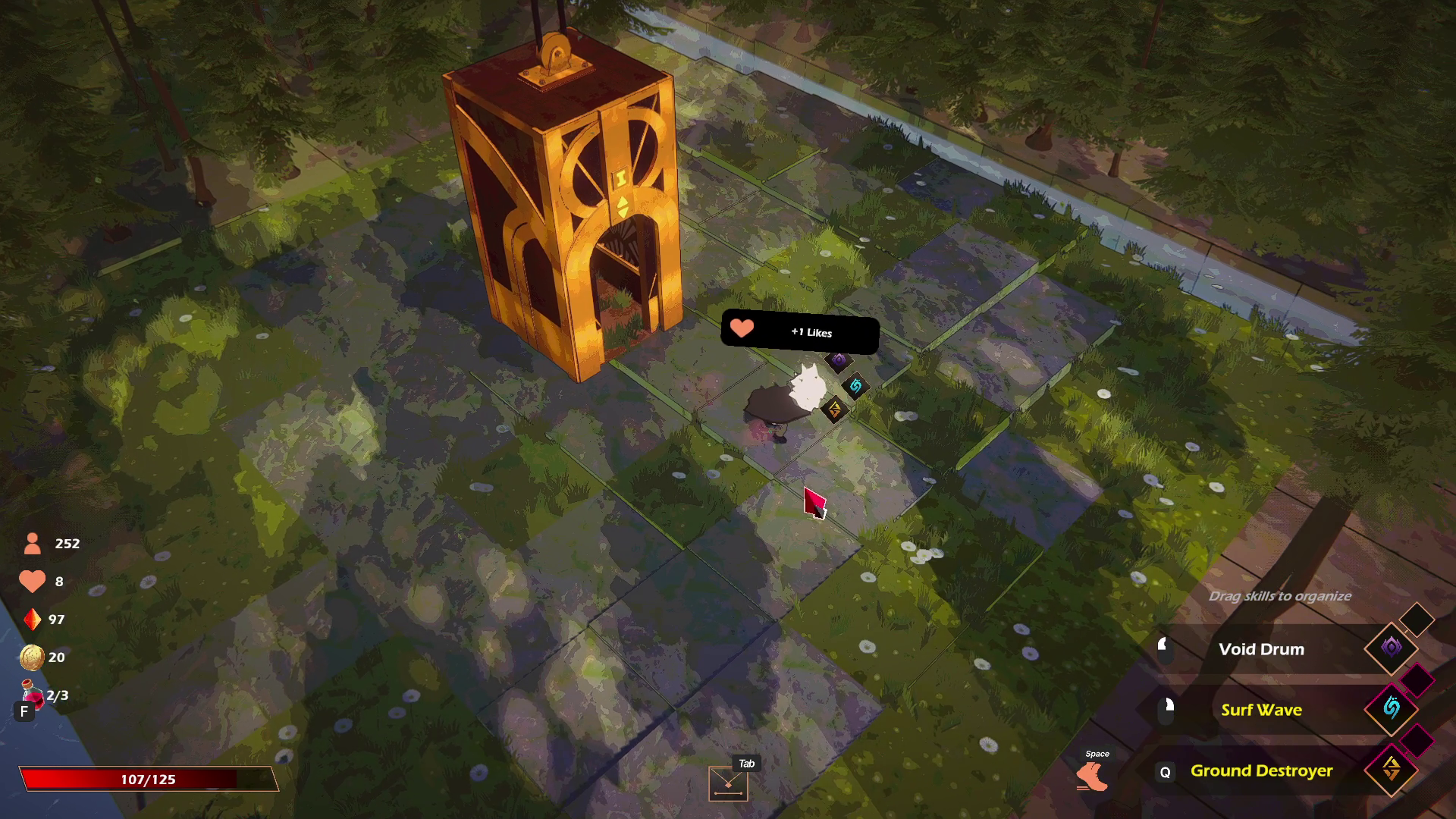Click the gold coin currency icon
The width and height of the screenshot is (1456, 819).
(x=32, y=657)
